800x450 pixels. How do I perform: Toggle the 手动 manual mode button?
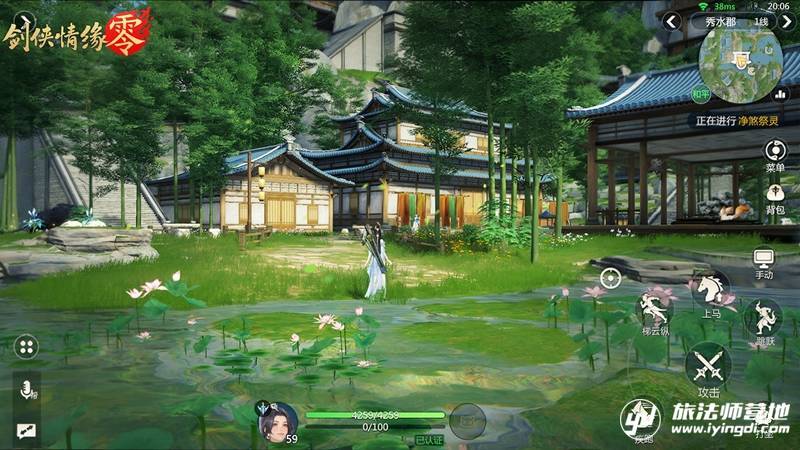pos(764,263)
